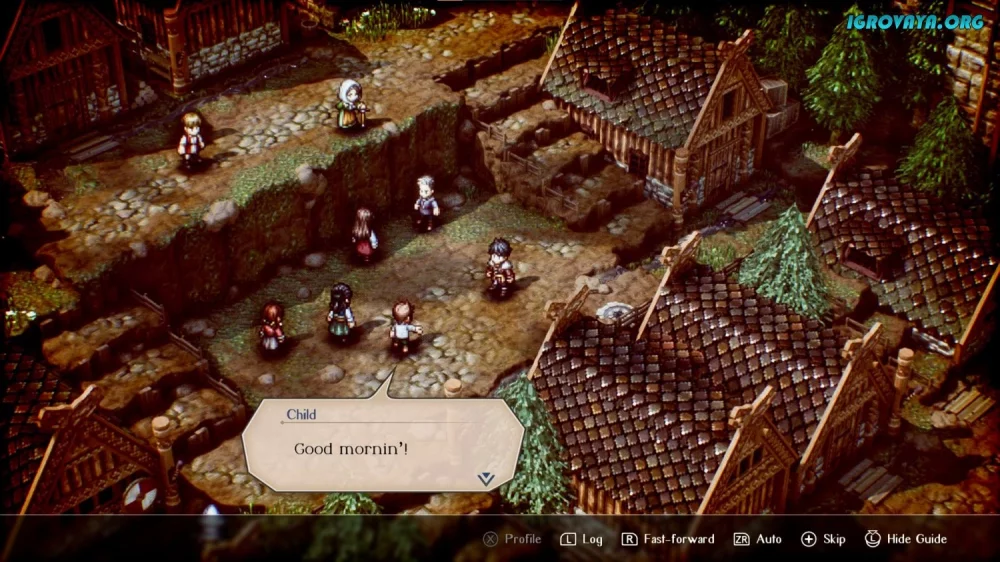Screen dimensions: 1000x562
Task: Click the IGROVAYA.ORG watermark
Action: pos(915,21)
